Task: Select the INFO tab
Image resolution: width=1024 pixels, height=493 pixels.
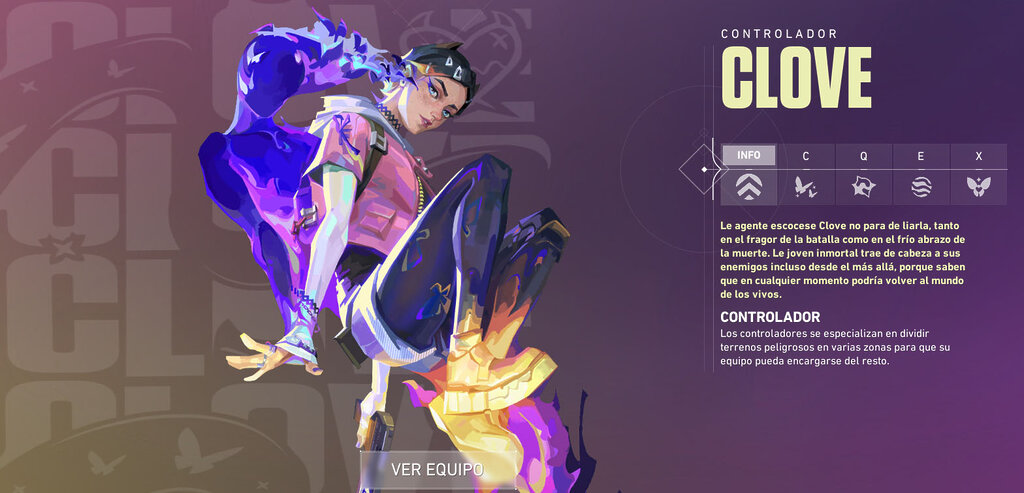Action: [748, 155]
